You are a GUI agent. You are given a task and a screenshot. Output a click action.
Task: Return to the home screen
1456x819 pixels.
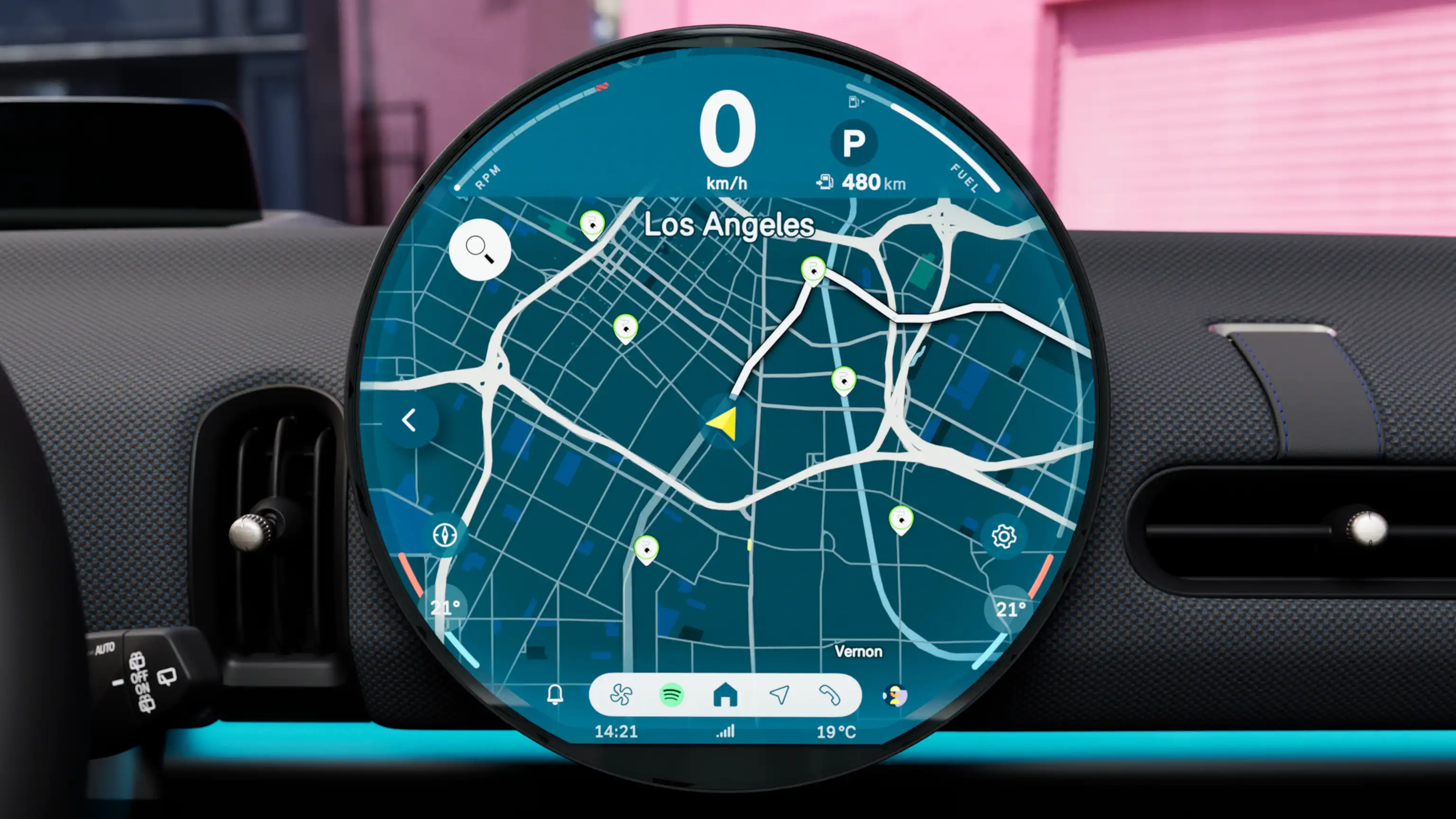coord(726,695)
